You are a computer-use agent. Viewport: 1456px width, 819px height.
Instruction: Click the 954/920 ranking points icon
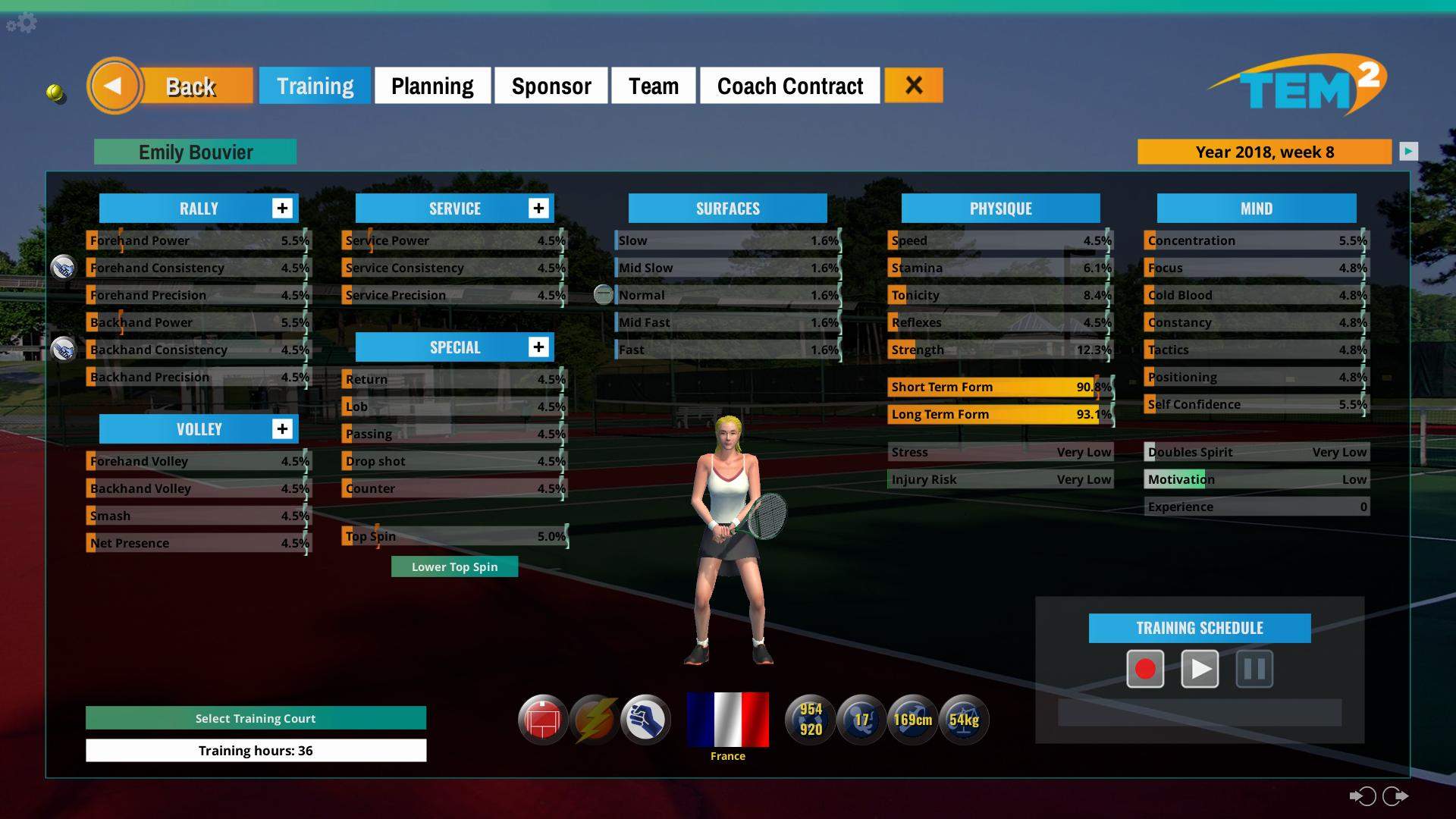tap(810, 719)
